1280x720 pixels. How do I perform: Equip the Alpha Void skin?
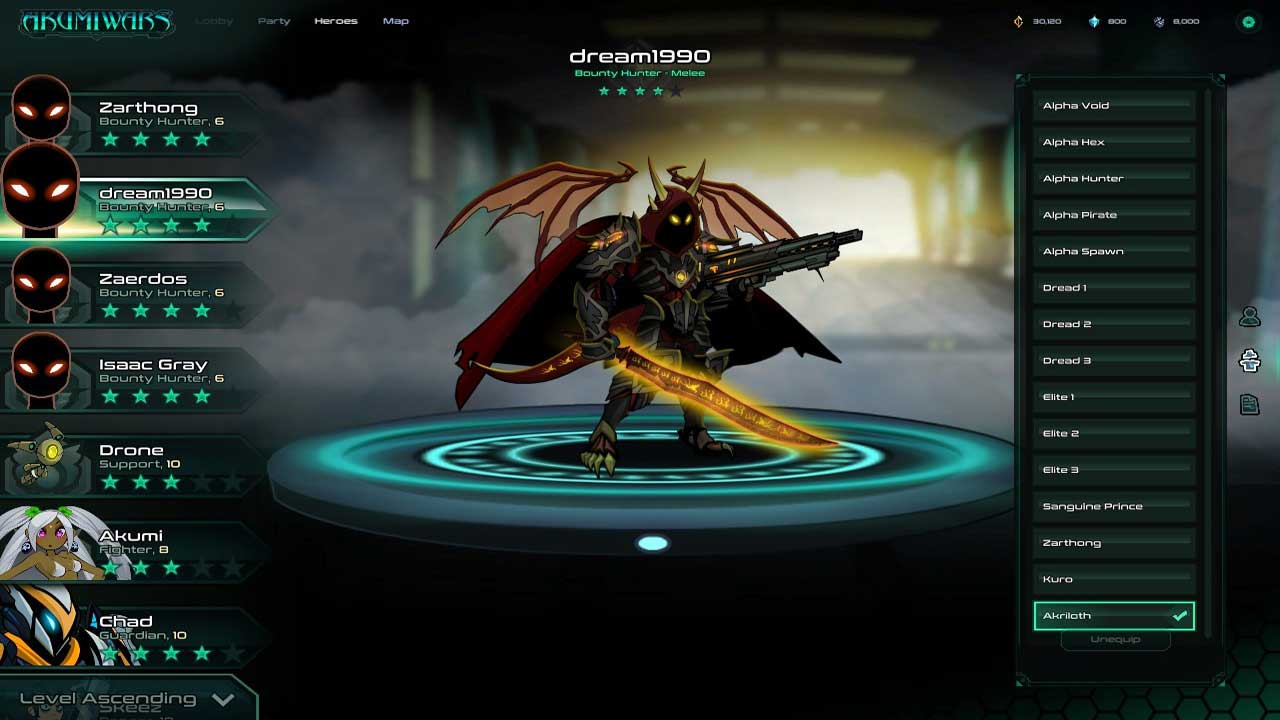tap(1114, 106)
